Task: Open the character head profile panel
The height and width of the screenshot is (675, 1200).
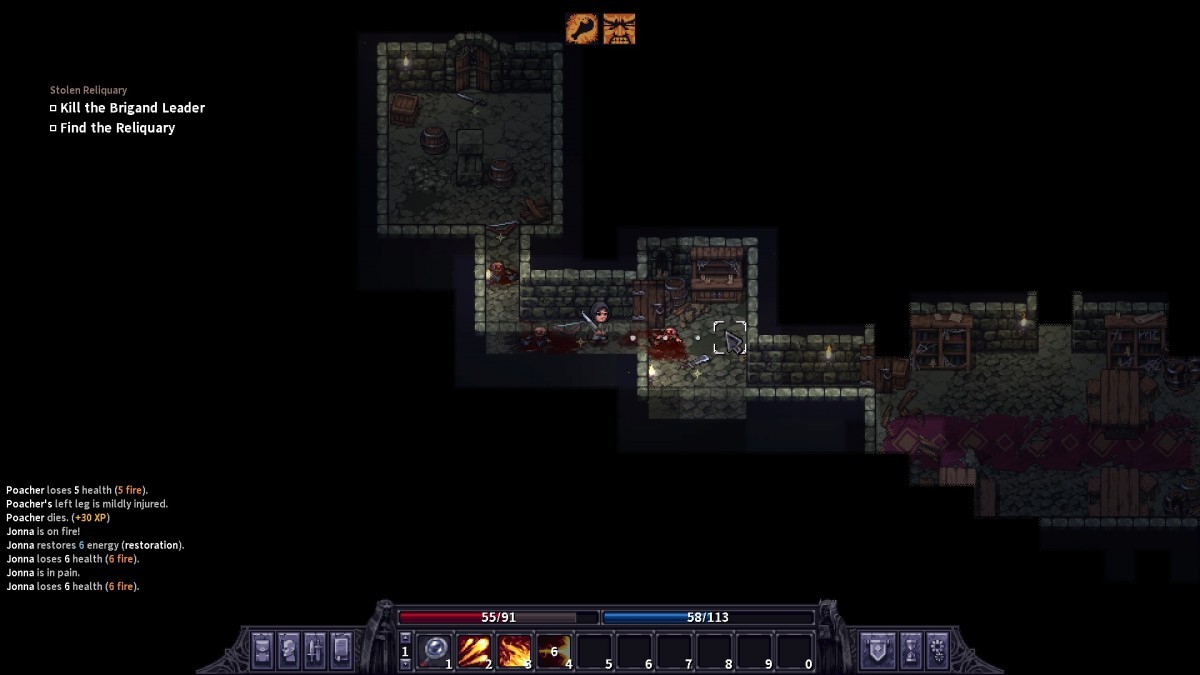Action: 288,650
